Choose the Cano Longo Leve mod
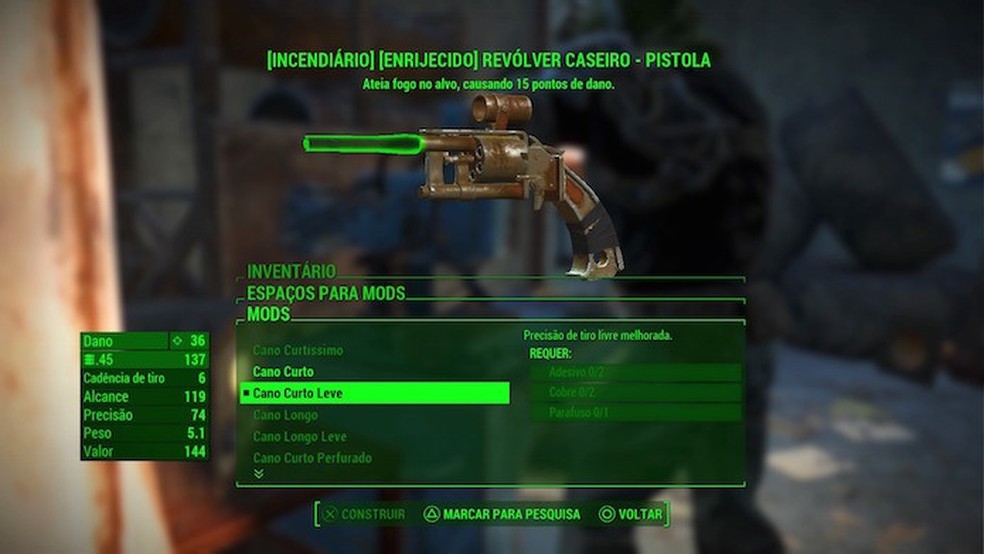The image size is (984, 554). click(298, 437)
